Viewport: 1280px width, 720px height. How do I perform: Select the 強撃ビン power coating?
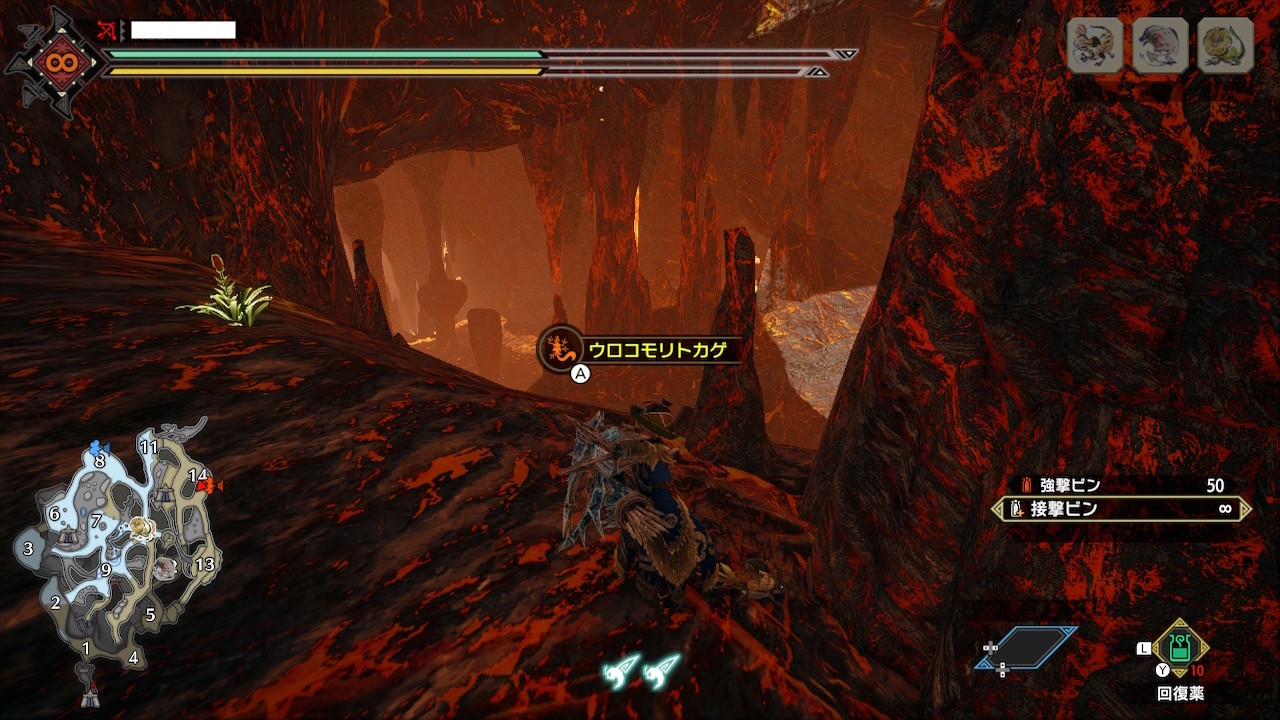tap(1120, 485)
